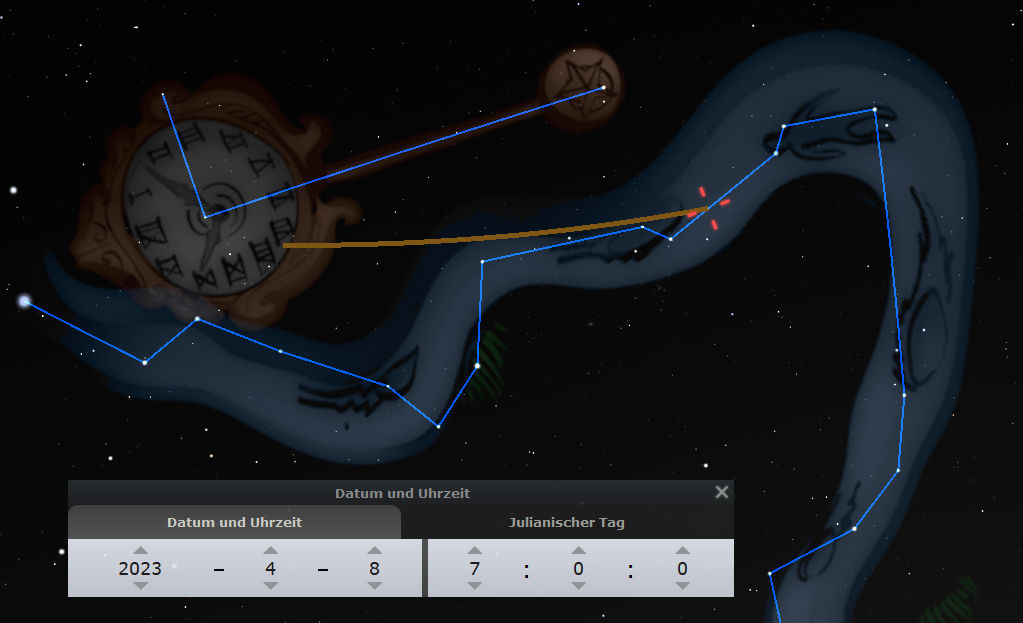Raise the day value by one
This screenshot has width=1023, height=623.
(374, 550)
